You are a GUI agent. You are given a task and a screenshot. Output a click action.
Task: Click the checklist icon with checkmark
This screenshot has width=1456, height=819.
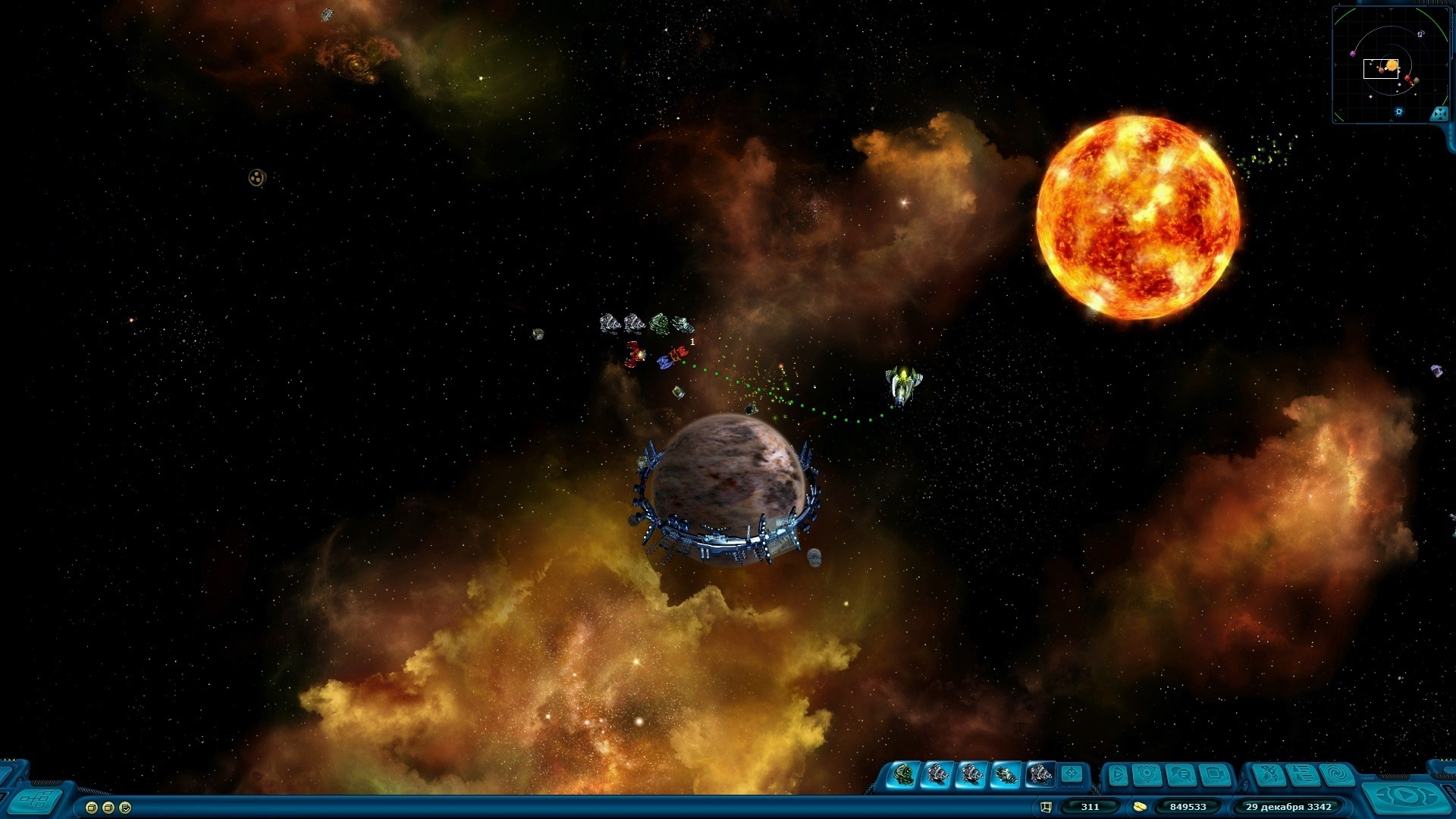pyautogui.click(x=125, y=808)
